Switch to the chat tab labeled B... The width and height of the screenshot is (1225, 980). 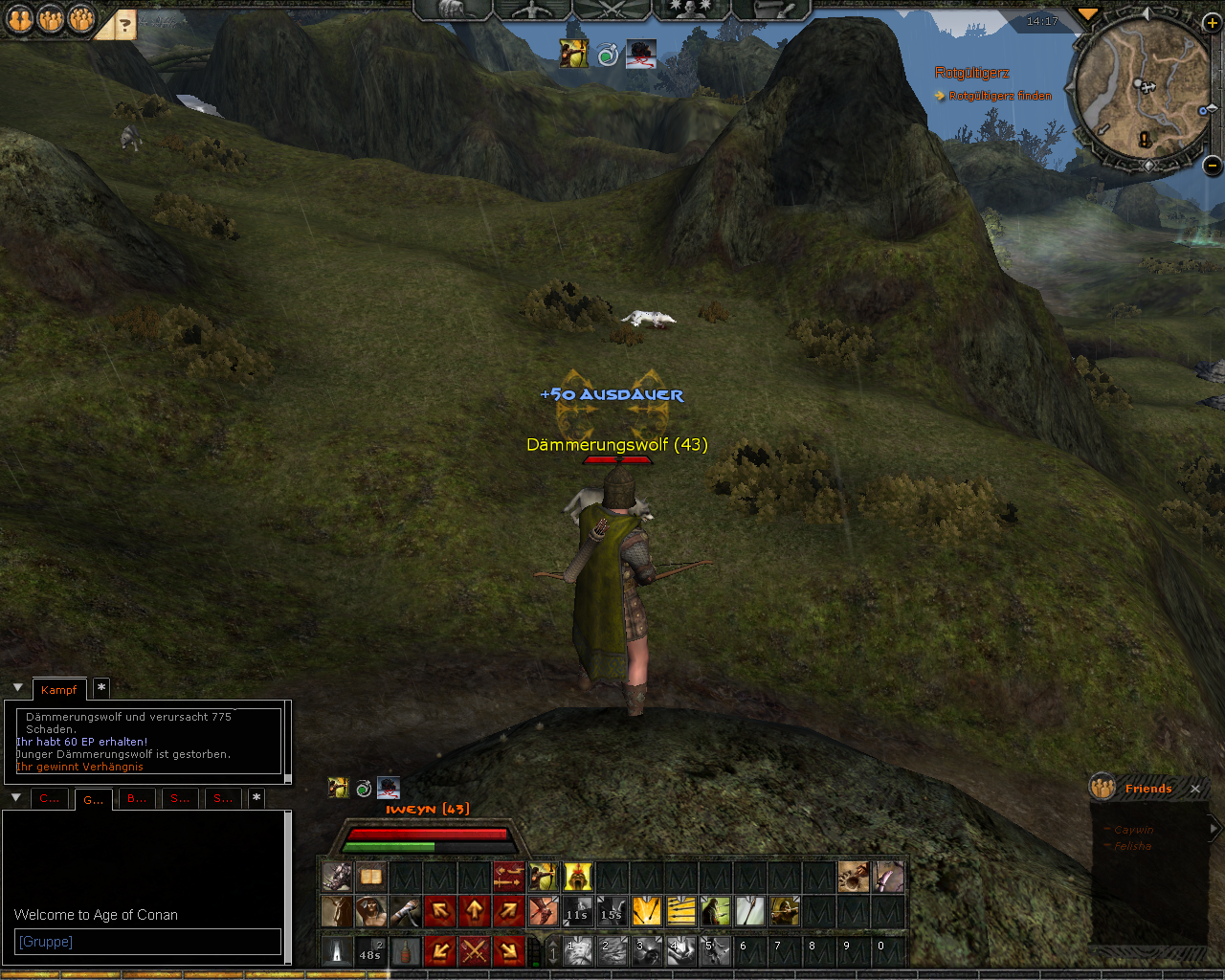[x=137, y=798]
